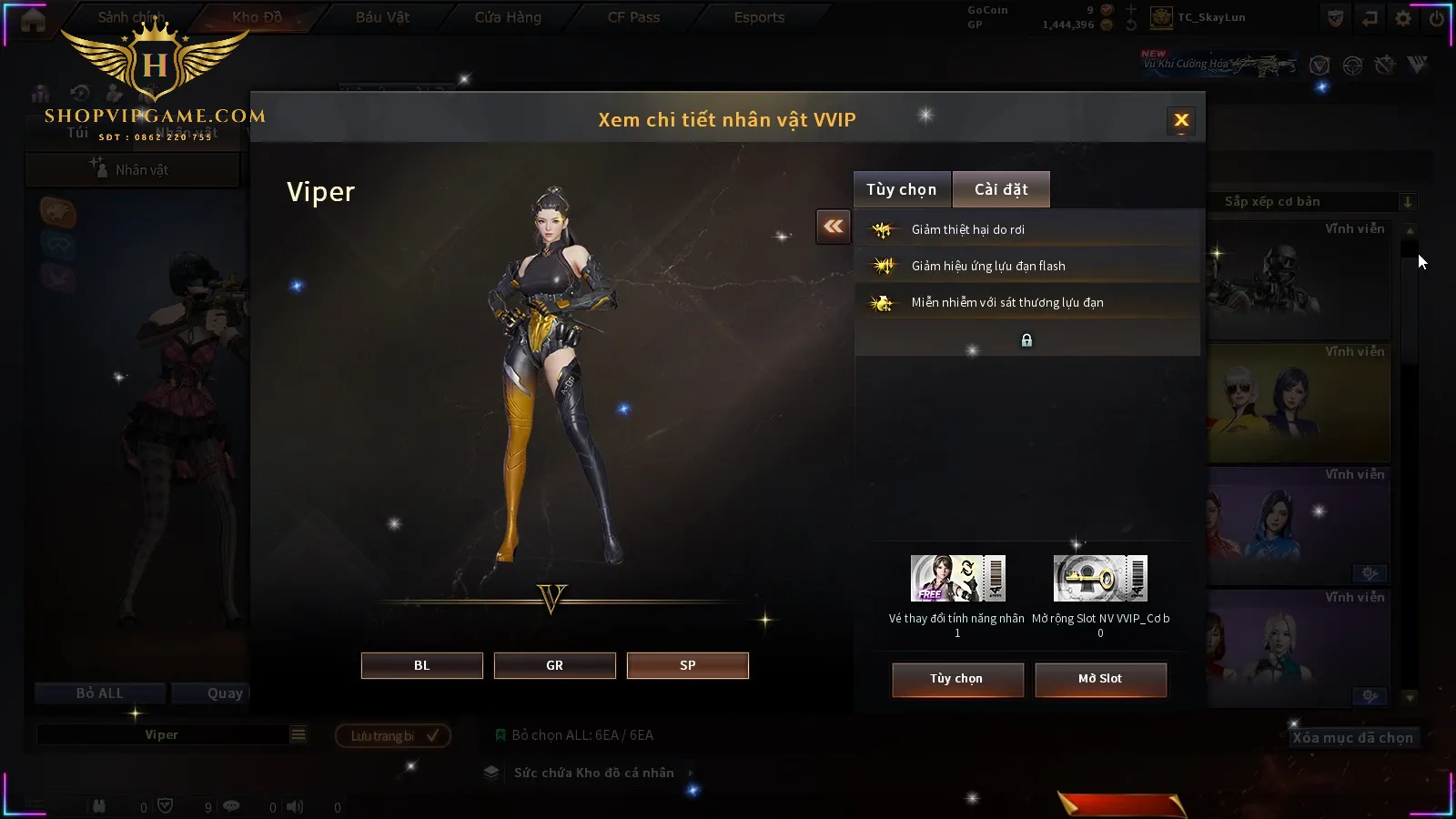This screenshot has width=1456, height=819.
Task: Open the Báu Vật menu
Action: click(x=382, y=17)
